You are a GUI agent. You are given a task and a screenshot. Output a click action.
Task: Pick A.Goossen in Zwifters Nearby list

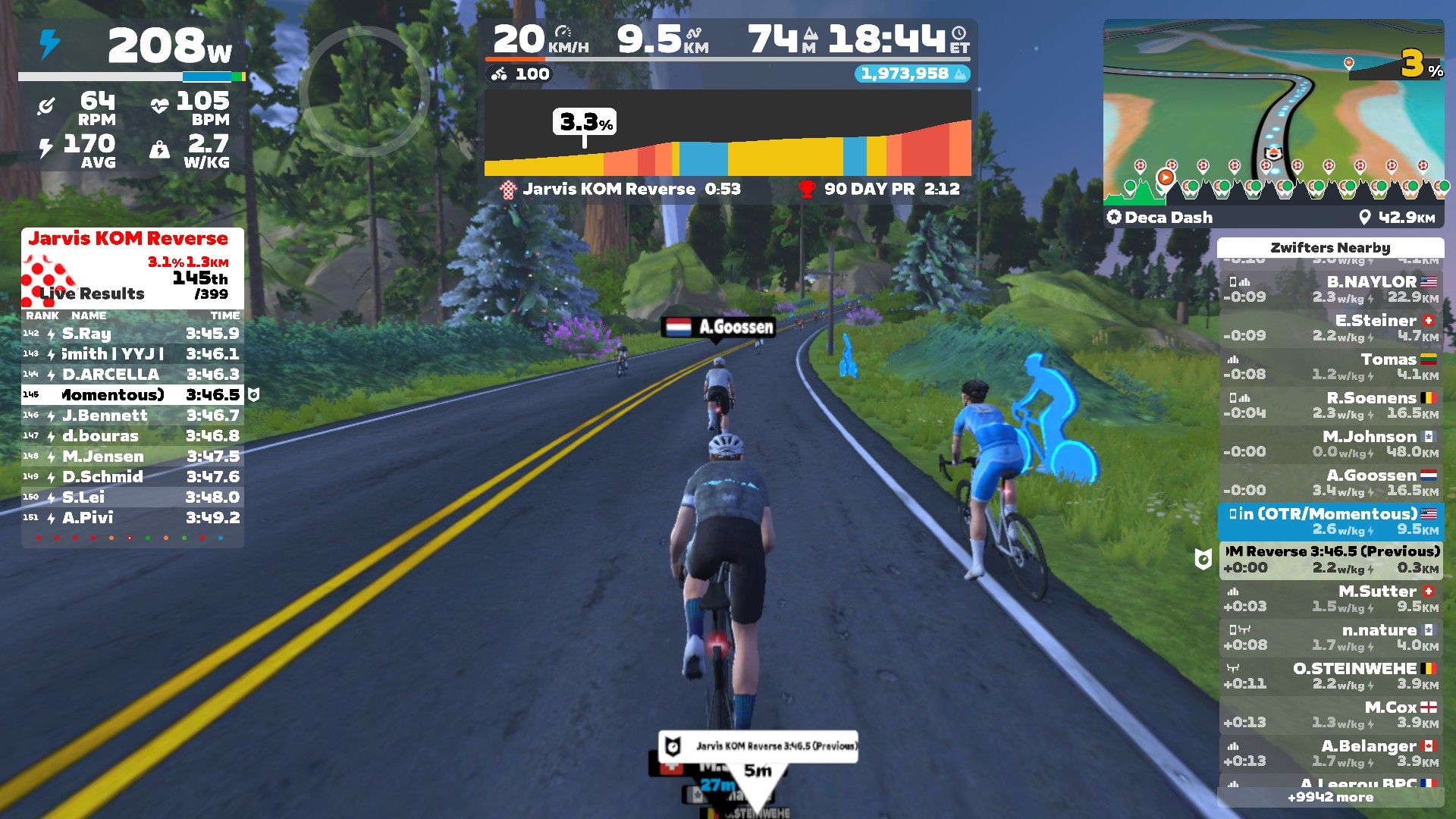[1331, 482]
